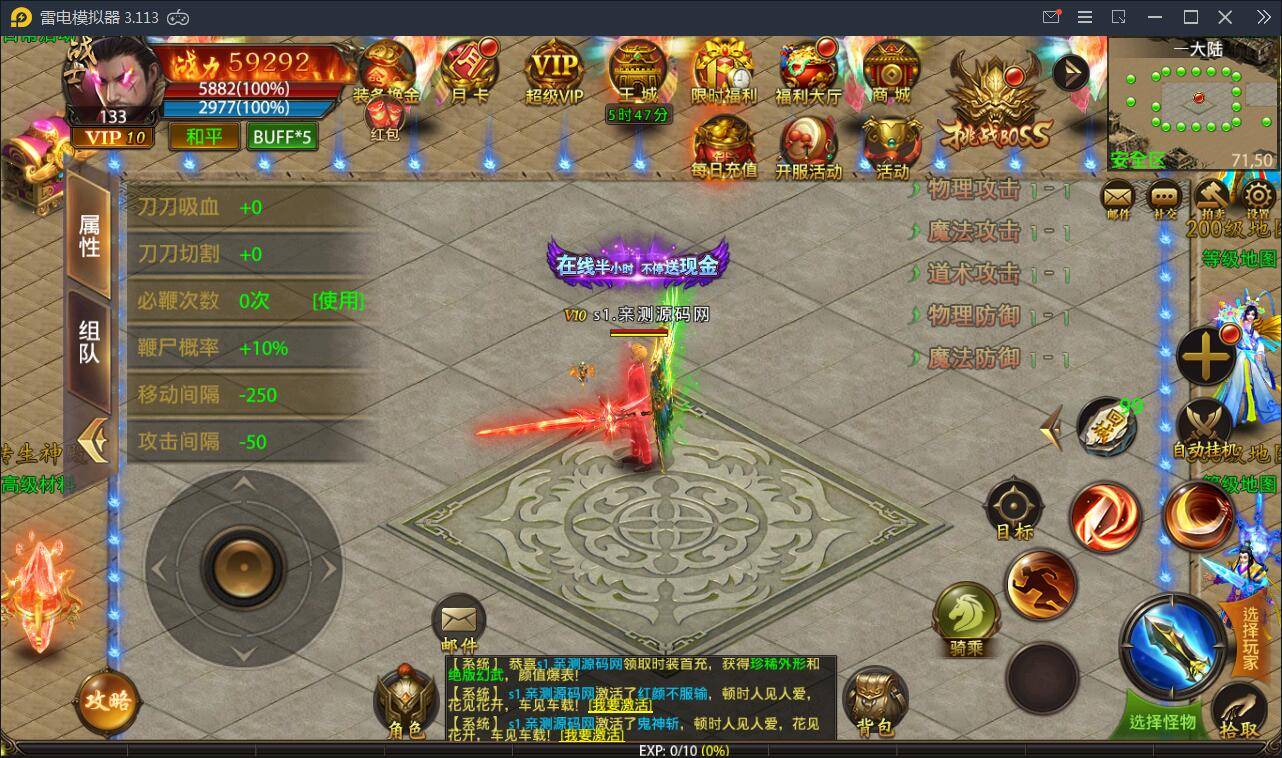
Task: Open the 超级VIP menu
Action: click(x=554, y=72)
